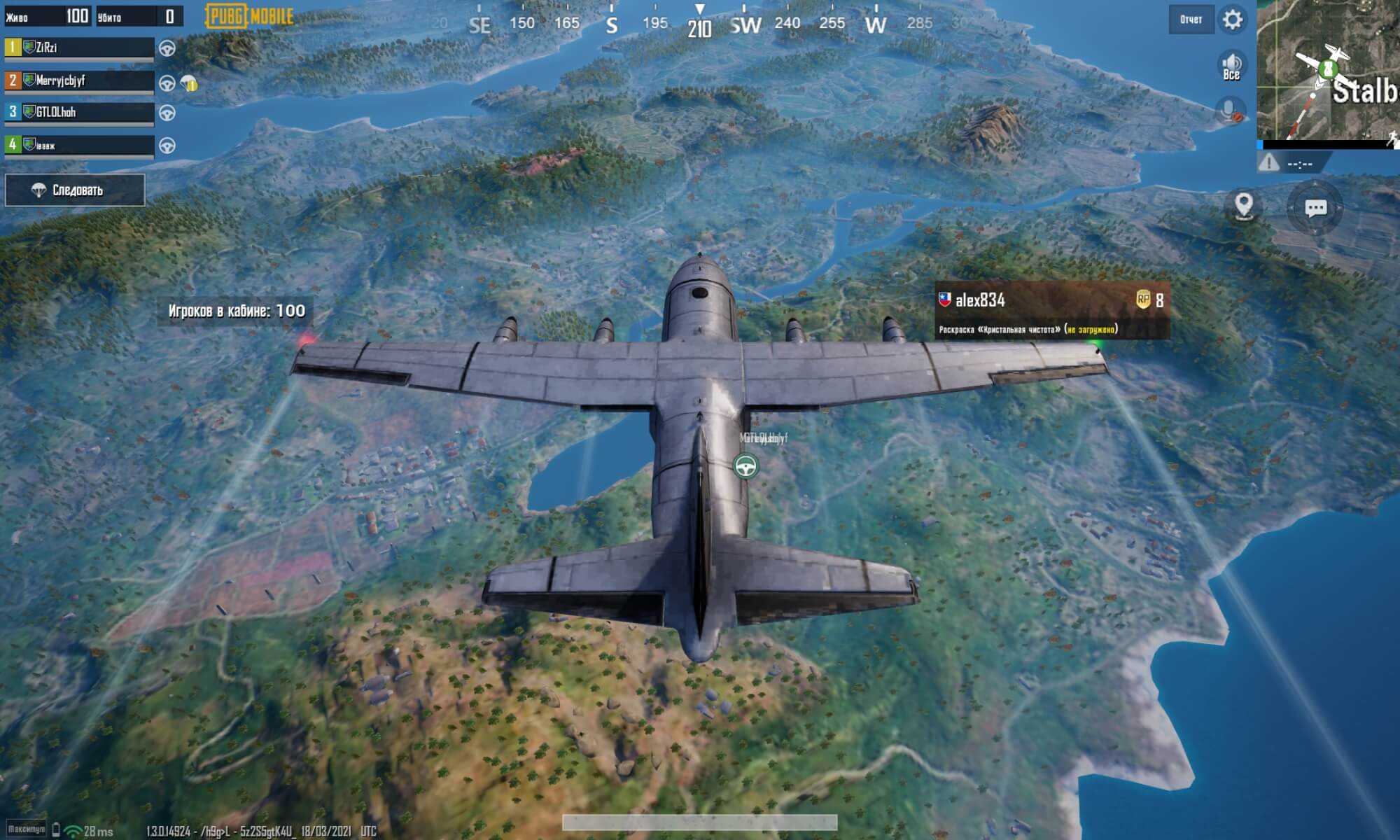This screenshot has height=840, width=1400.
Task: Open the Отчет report button
Action: 1191,20
